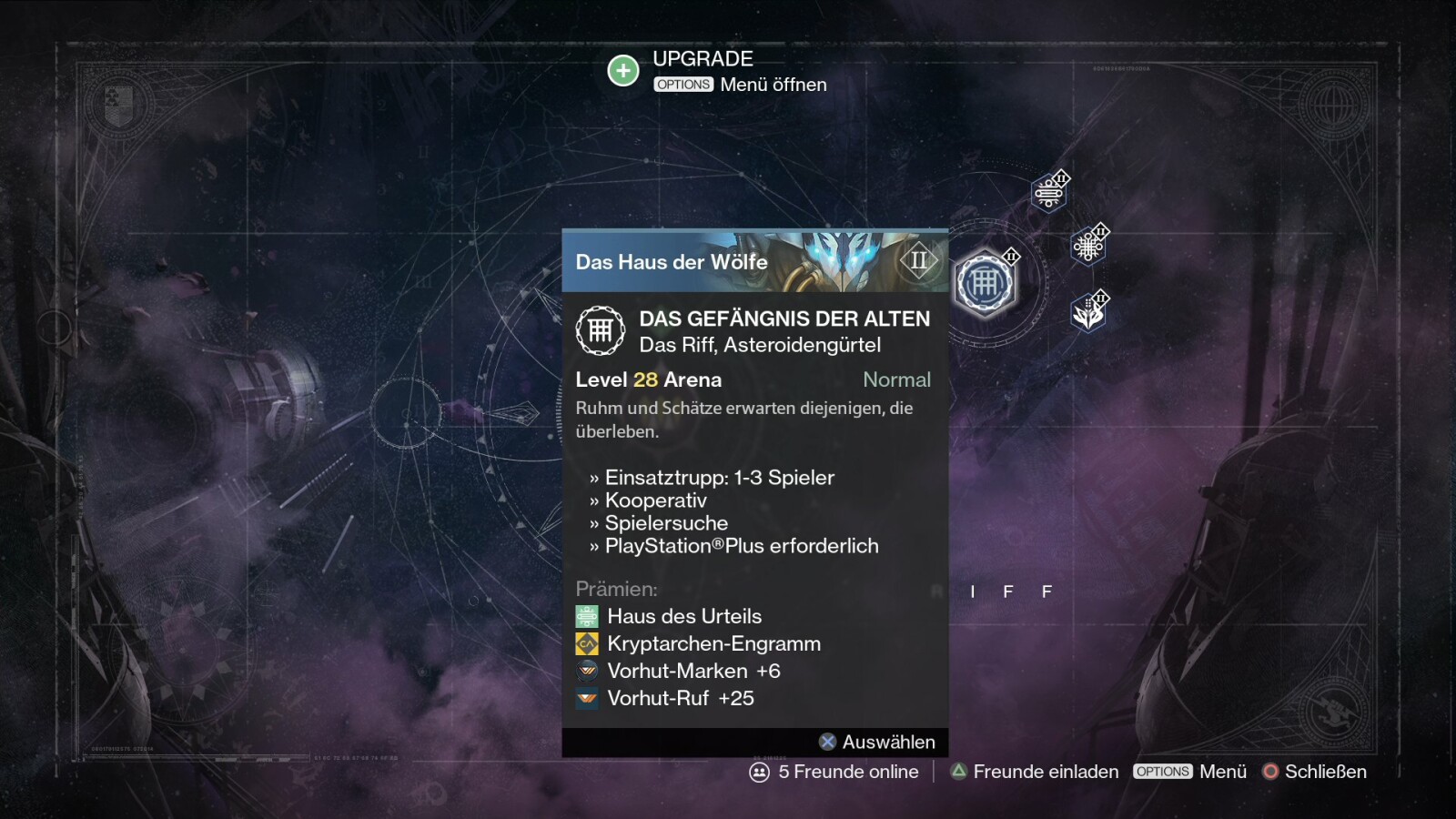Open the Menü option in the footer
Image resolution: width=1456 pixels, height=819 pixels.
[1190, 772]
